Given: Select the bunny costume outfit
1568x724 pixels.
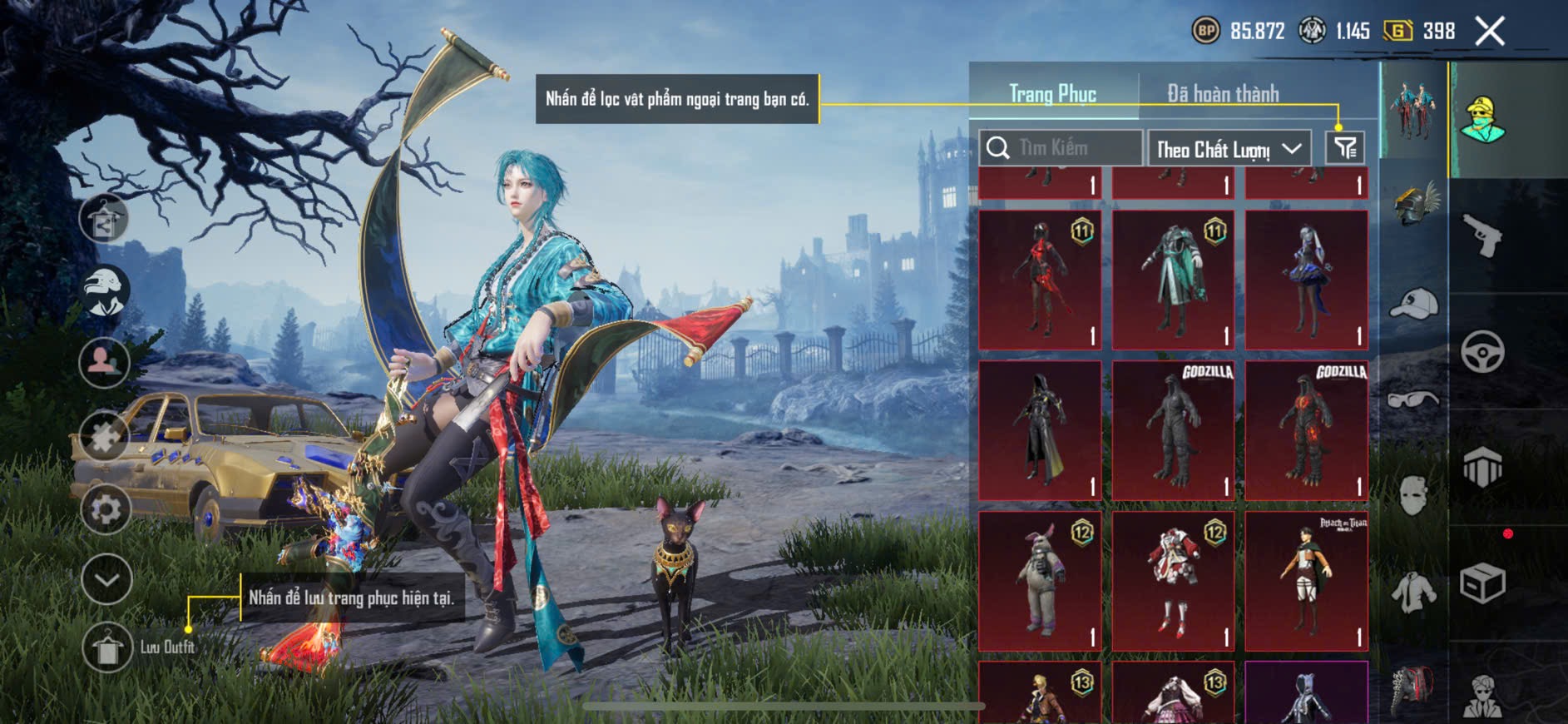Looking at the screenshot, I should click(1040, 581).
